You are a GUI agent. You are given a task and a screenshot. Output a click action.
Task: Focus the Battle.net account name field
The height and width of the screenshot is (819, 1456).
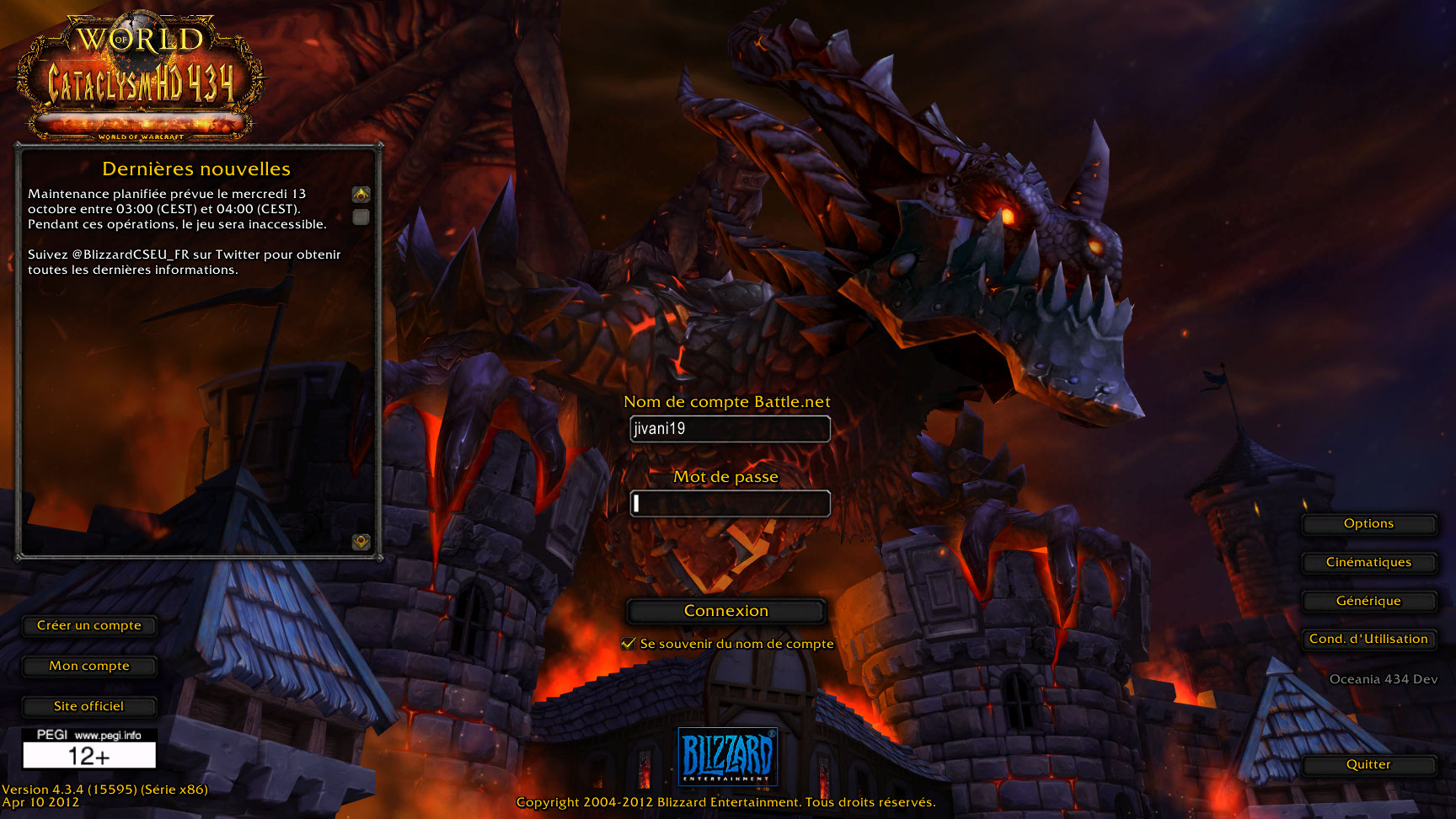tap(730, 429)
